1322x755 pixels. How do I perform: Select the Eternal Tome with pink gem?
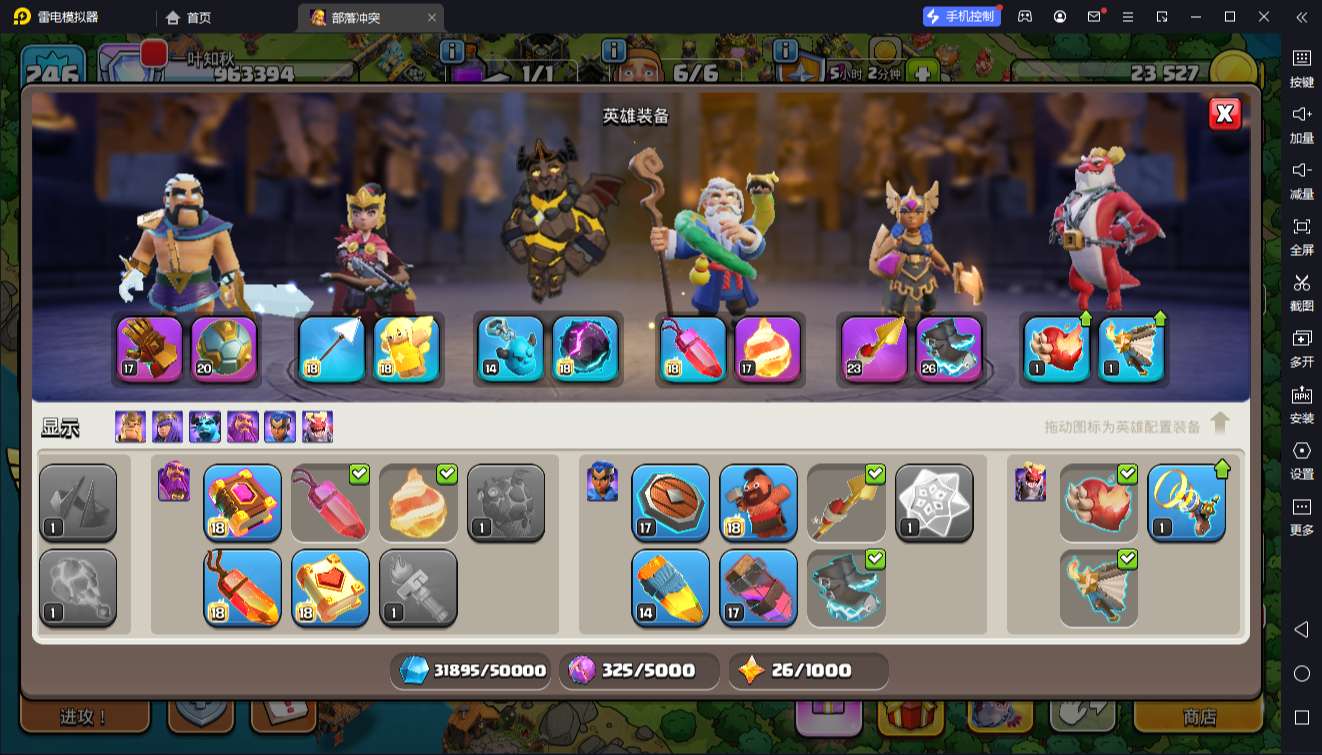pyautogui.click(x=243, y=502)
